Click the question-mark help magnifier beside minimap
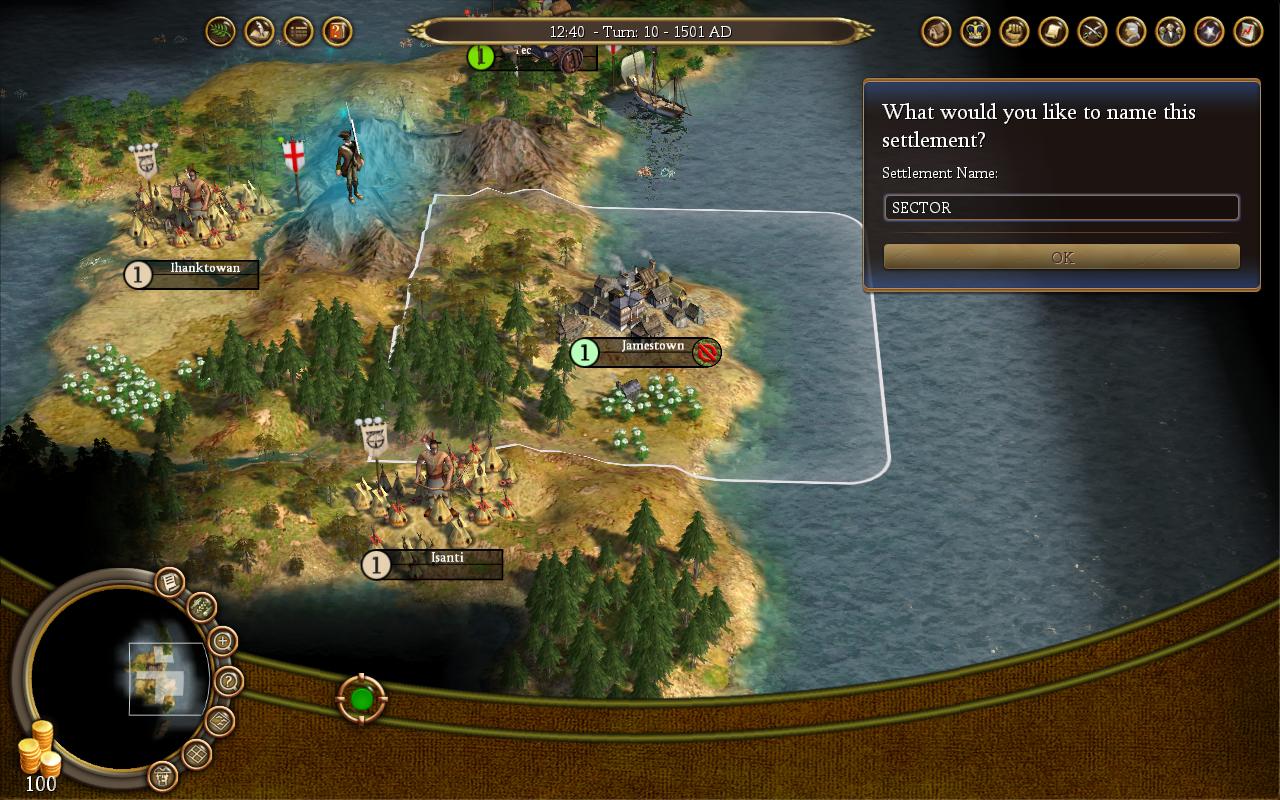Screen dimensions: 1280x800 227,680
